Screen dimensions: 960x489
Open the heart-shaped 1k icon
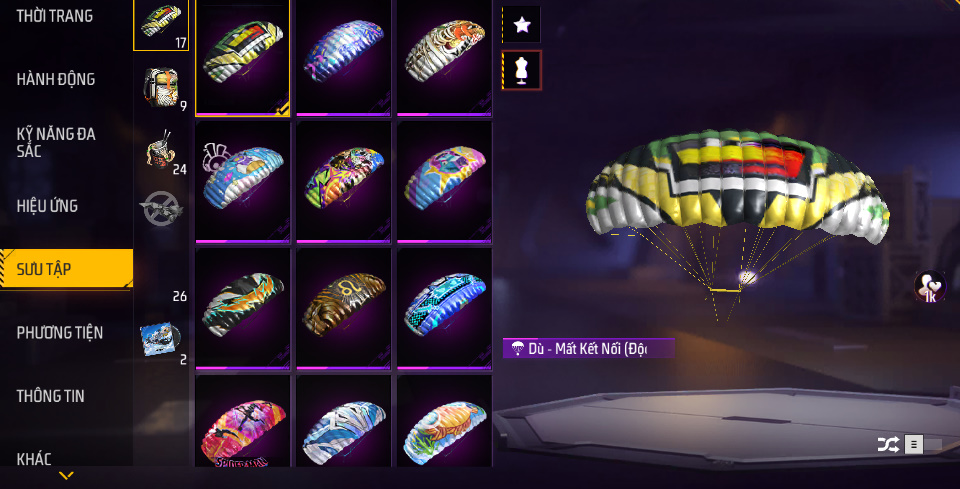(x=930, y=288)
